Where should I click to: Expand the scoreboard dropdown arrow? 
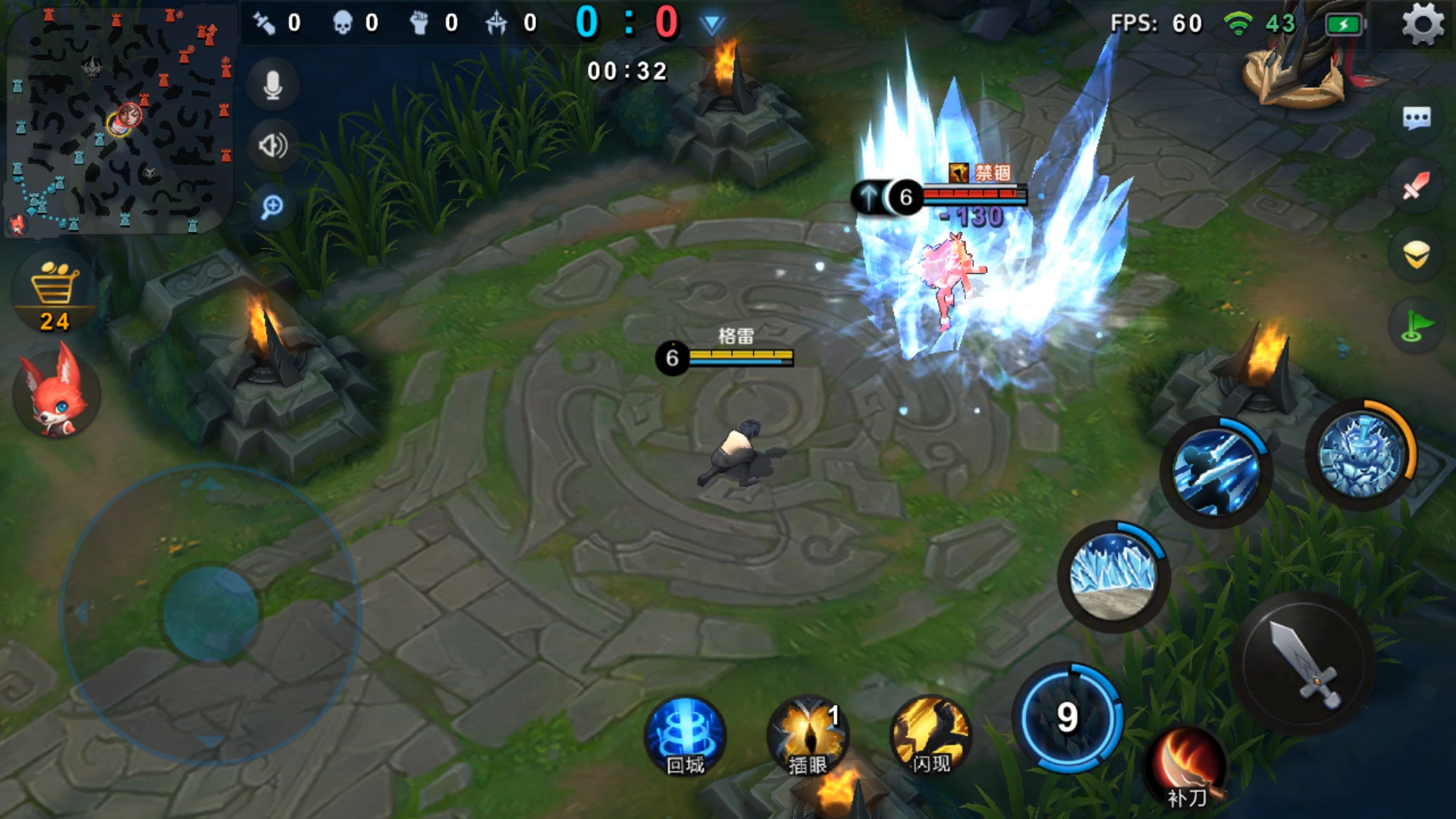coord(711,25)
